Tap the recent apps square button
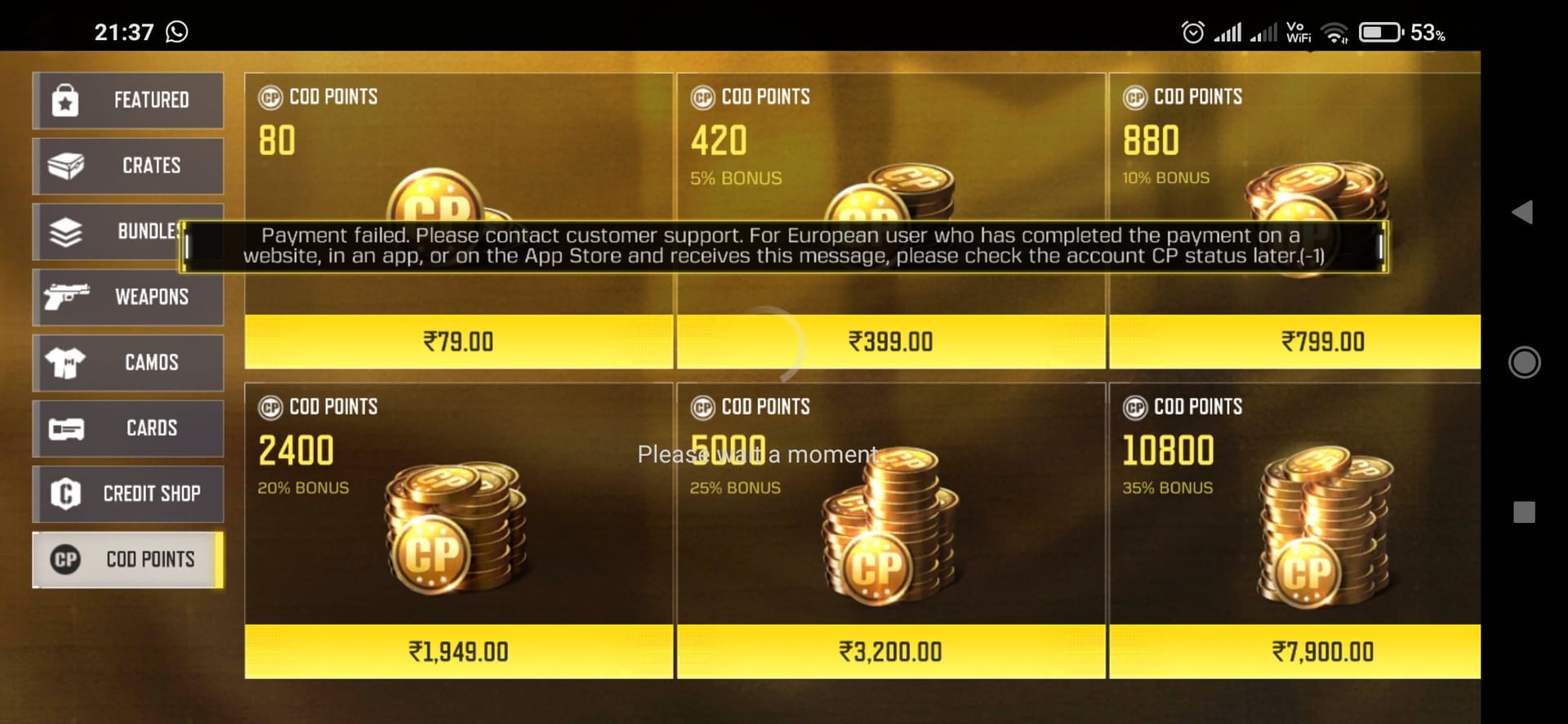This screenshot has width=1568, height=724. point(1526,511)
